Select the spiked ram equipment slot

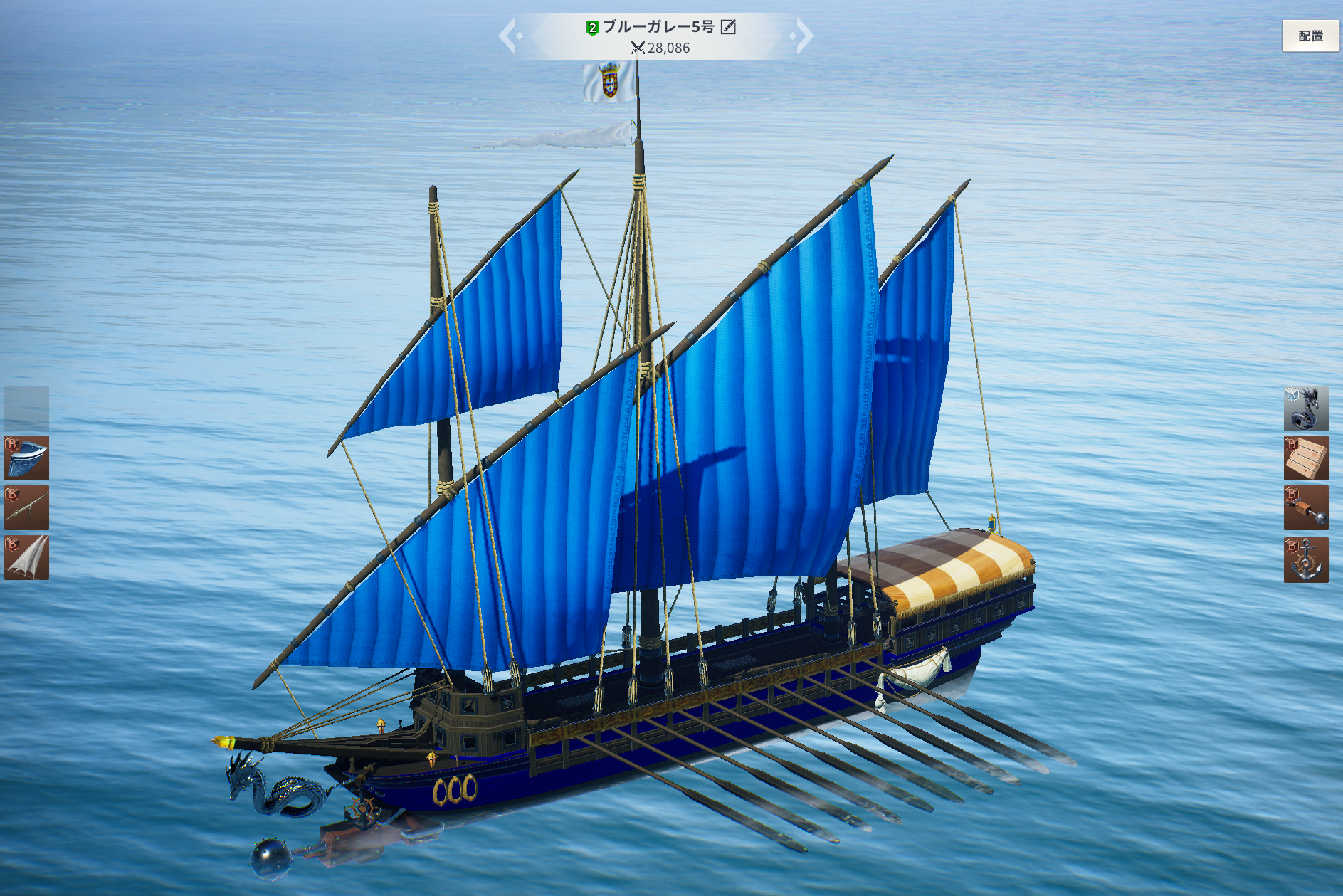click(1305, 508)
